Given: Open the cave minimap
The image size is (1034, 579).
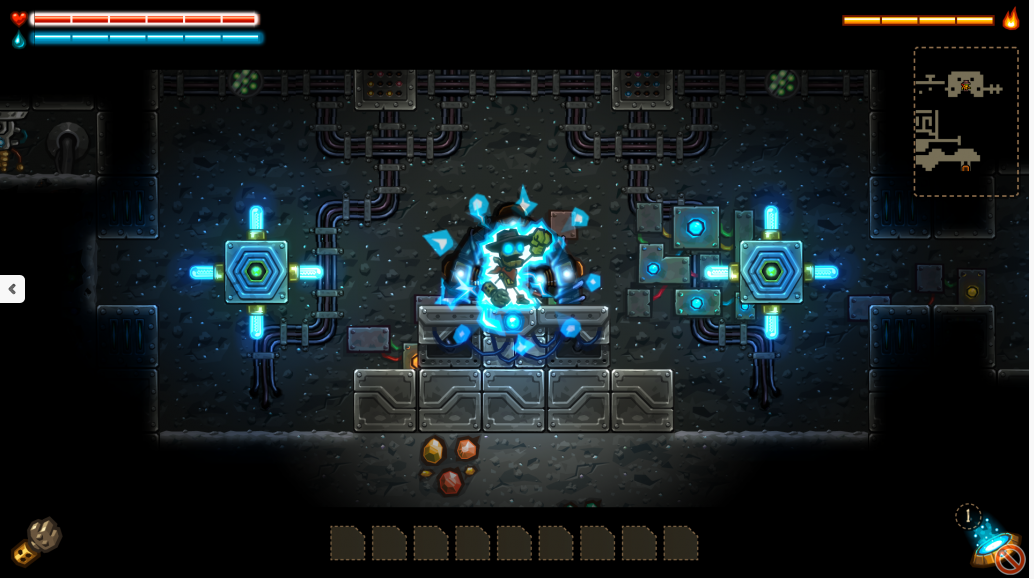Looking at the screenshot, I should pos(965,121).
